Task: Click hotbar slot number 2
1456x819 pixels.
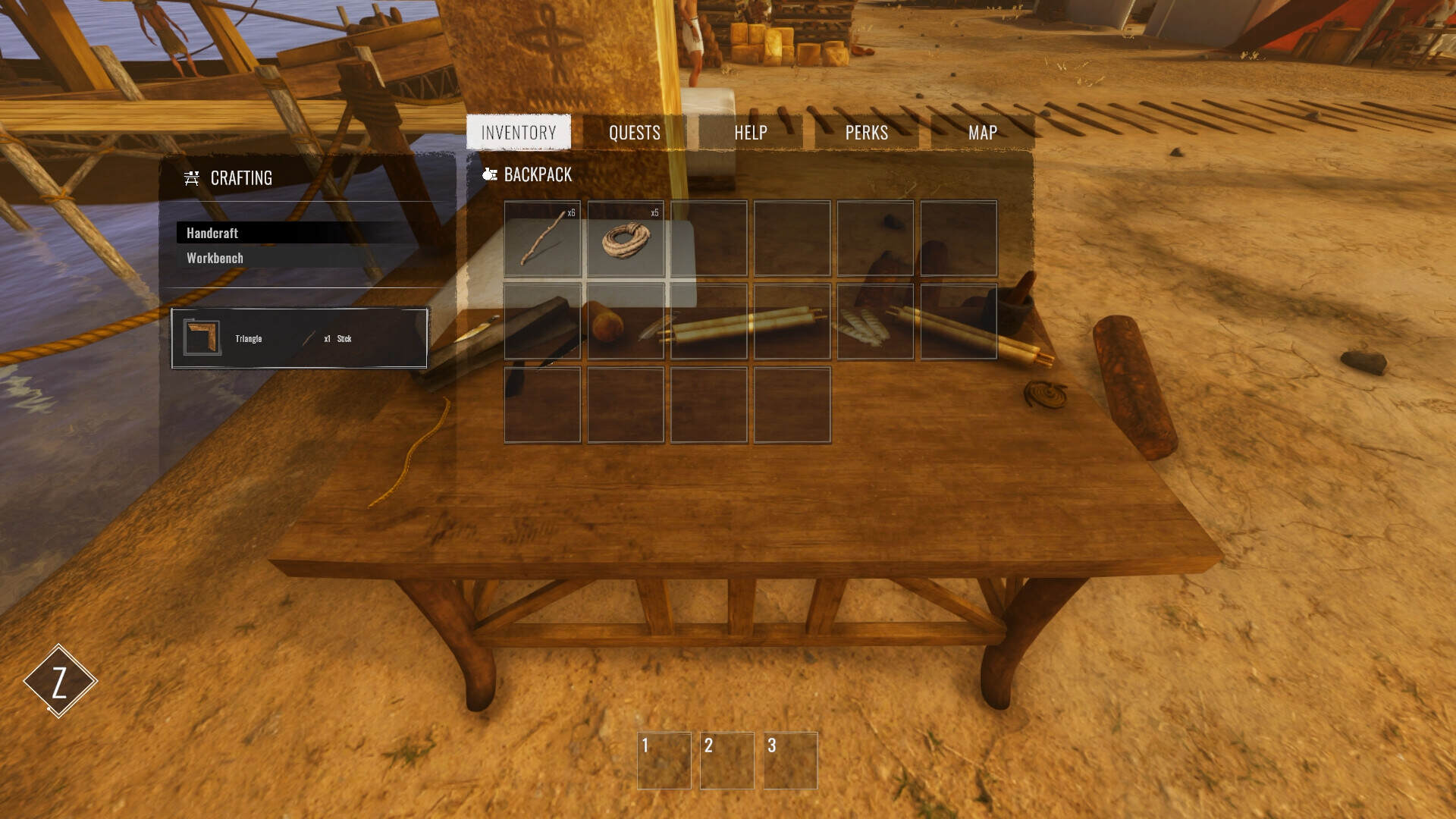Action: (727, 761)
